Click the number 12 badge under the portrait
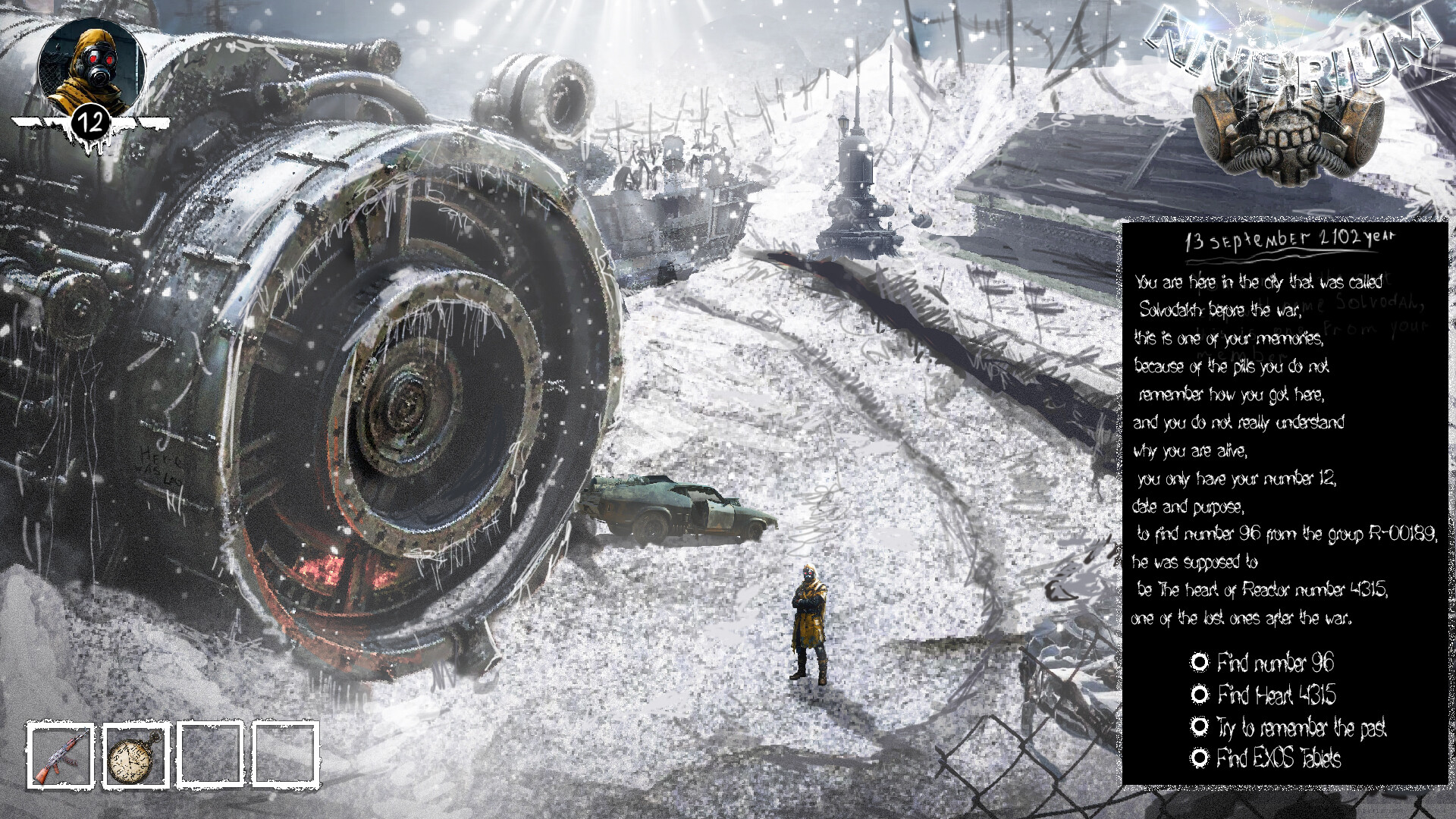 click(93, 121)
